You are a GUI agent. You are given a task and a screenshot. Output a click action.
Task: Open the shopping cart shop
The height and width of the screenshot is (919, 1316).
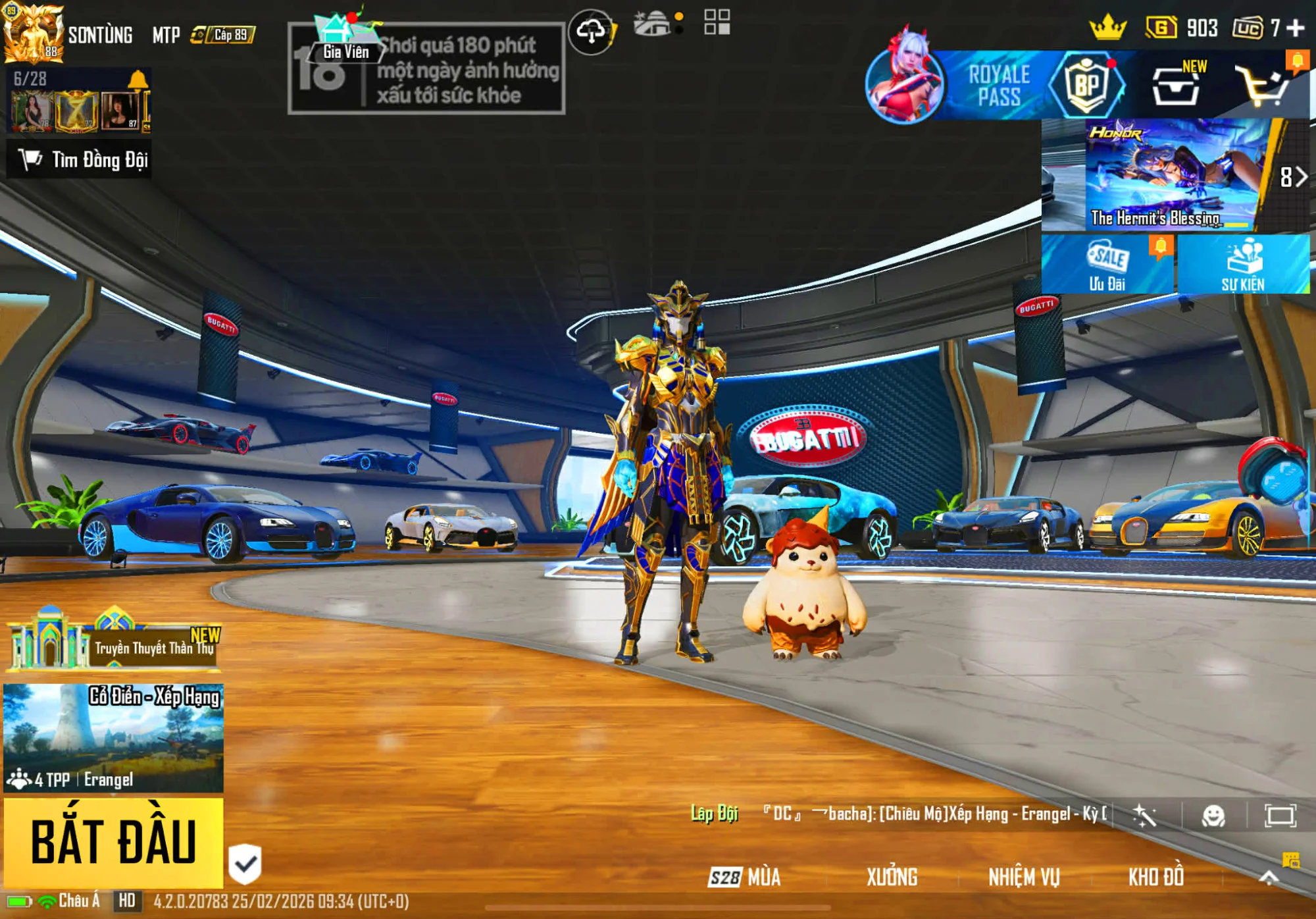pyautogui.click(x=1262, y=86)
